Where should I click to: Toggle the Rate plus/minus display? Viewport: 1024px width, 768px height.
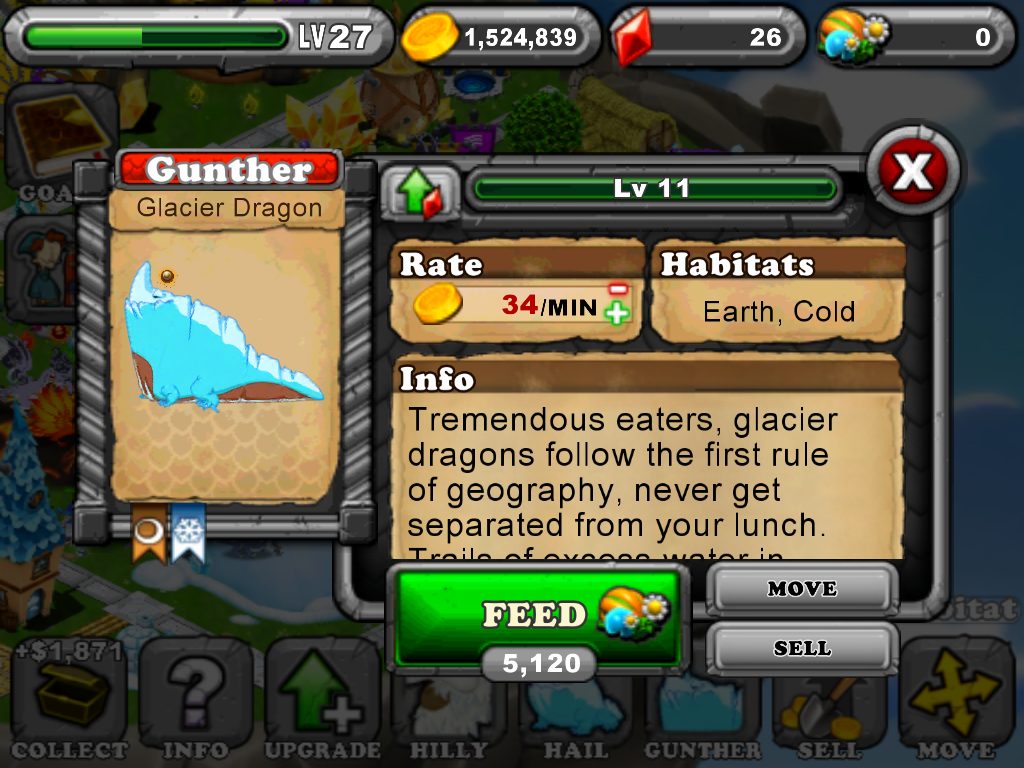(617, 301)
